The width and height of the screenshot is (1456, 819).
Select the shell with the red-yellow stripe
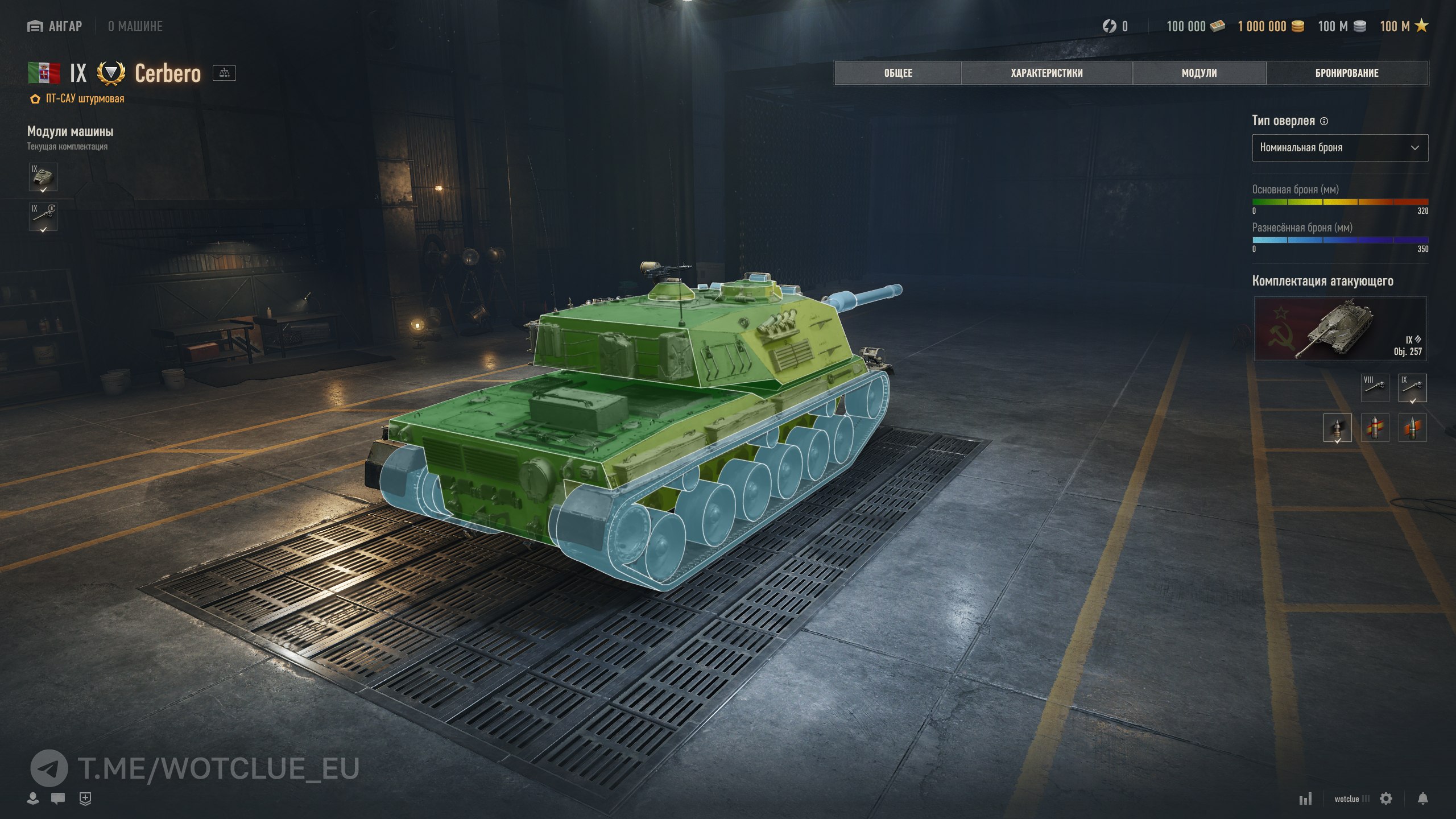coord(1375,428)
